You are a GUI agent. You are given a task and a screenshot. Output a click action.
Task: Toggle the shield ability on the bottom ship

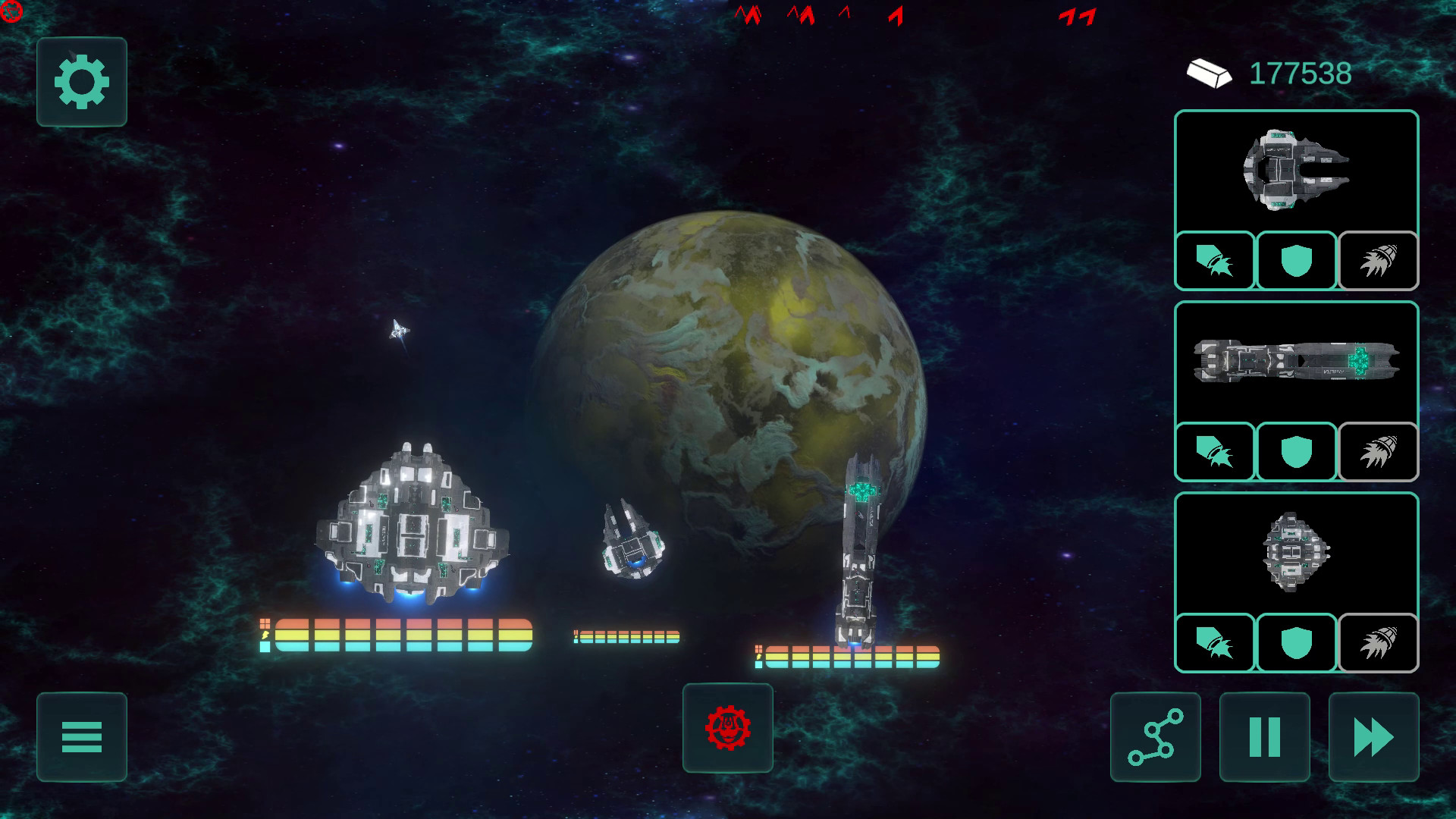pos(1297,644)
